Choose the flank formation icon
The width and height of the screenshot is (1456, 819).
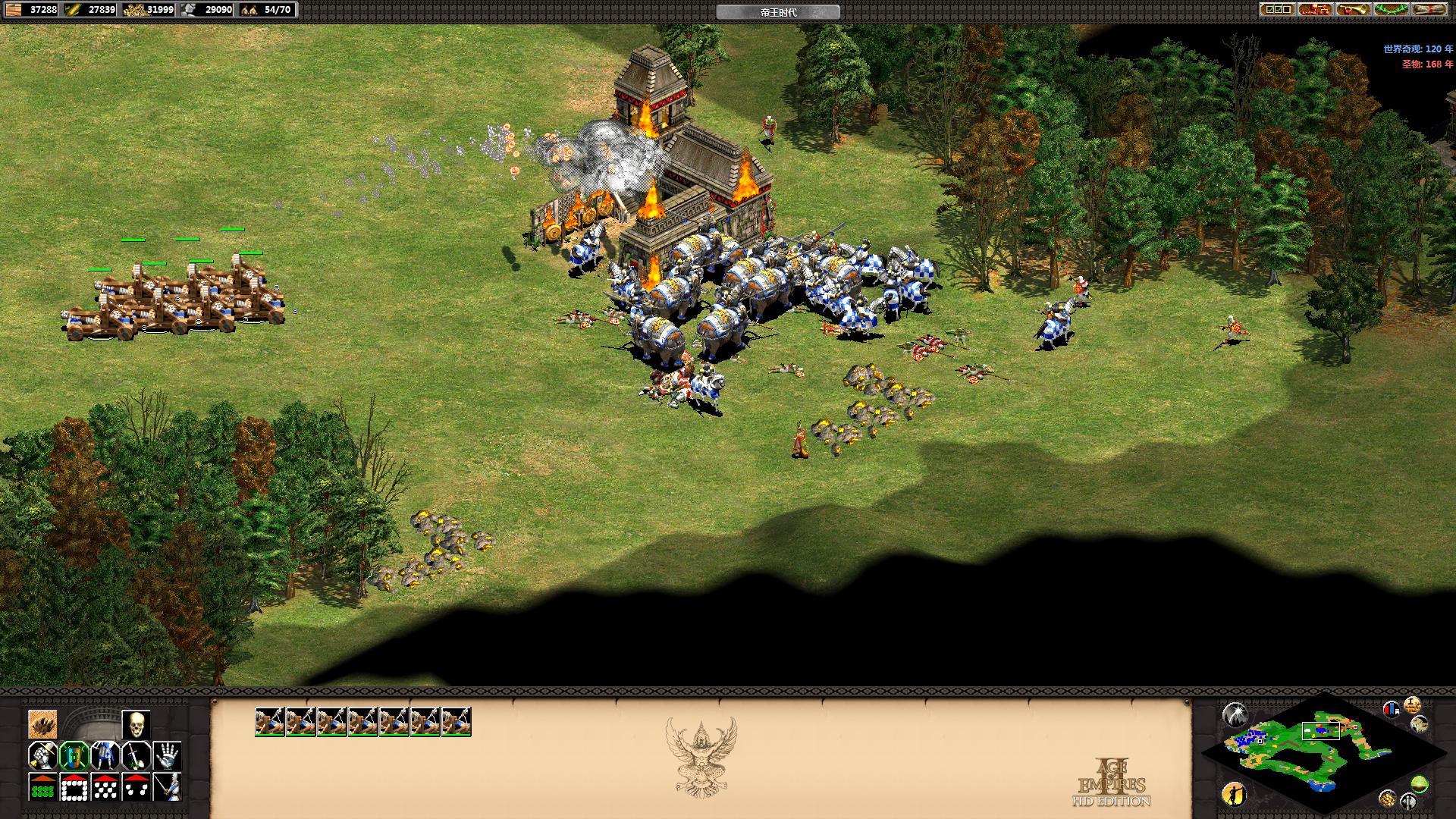click(136, 787)
